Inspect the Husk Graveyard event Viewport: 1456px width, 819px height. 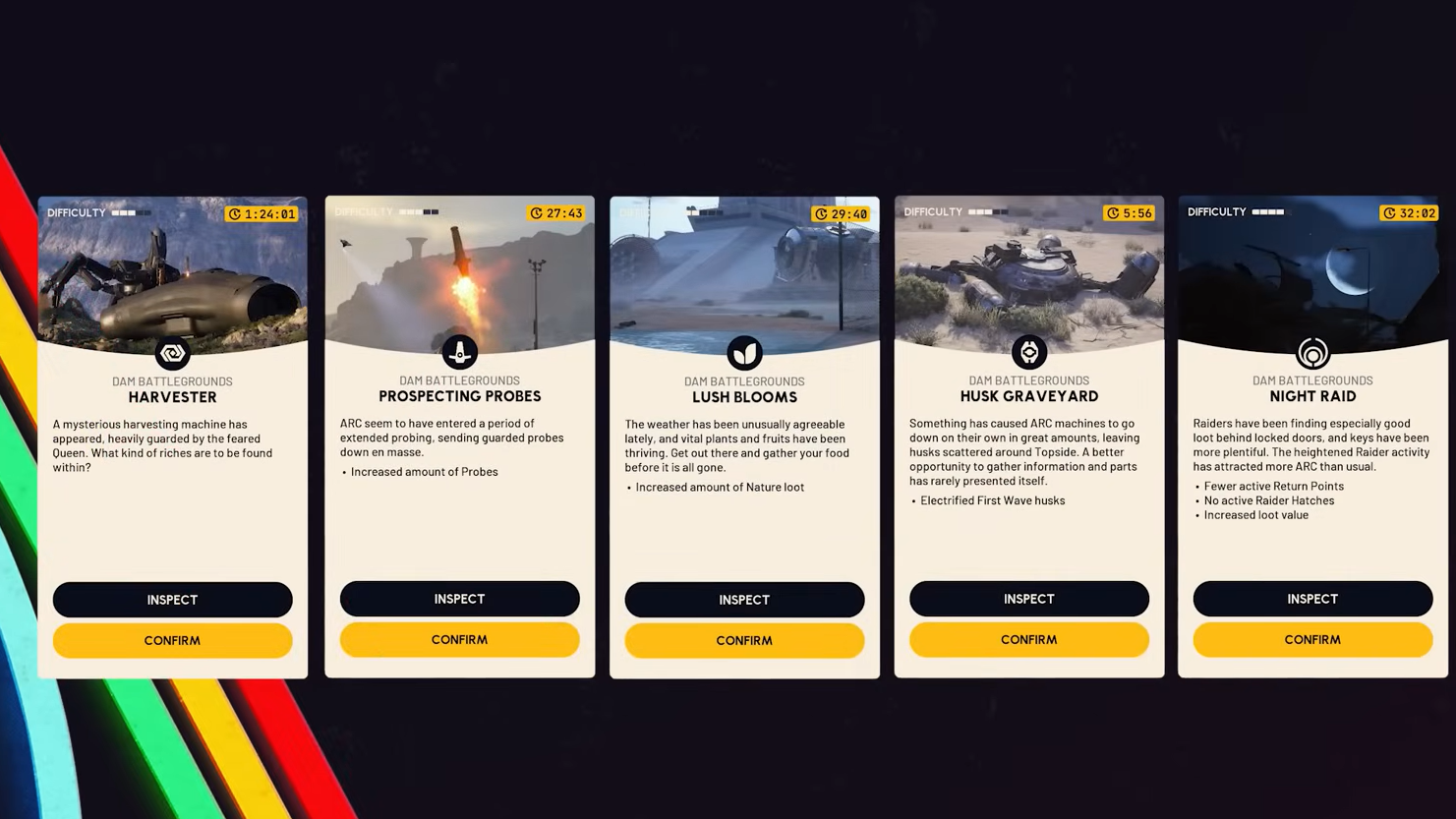click(1028, 599)
